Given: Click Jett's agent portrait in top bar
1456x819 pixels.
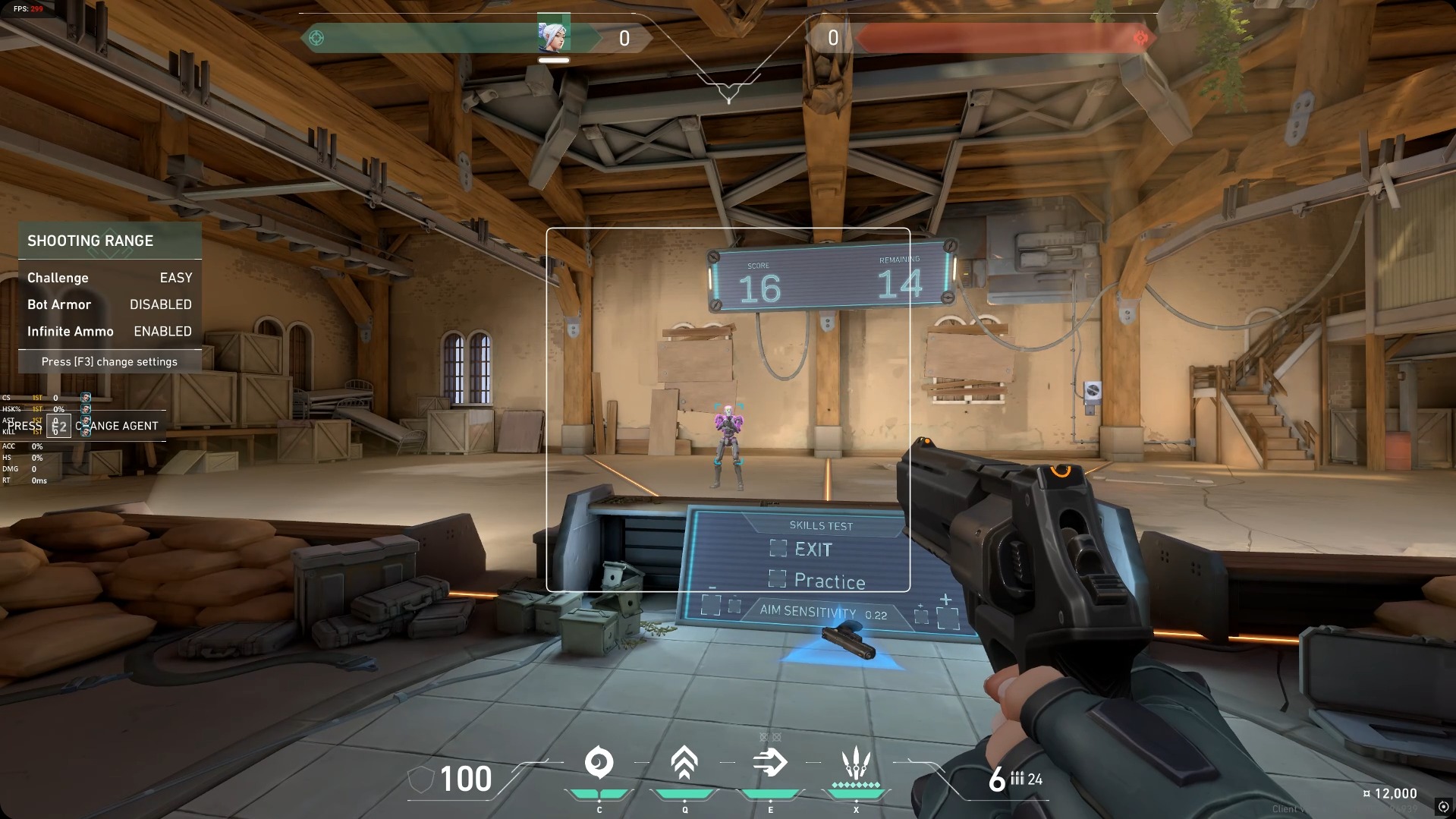Looking at the screenshot, I should [553, 35].
